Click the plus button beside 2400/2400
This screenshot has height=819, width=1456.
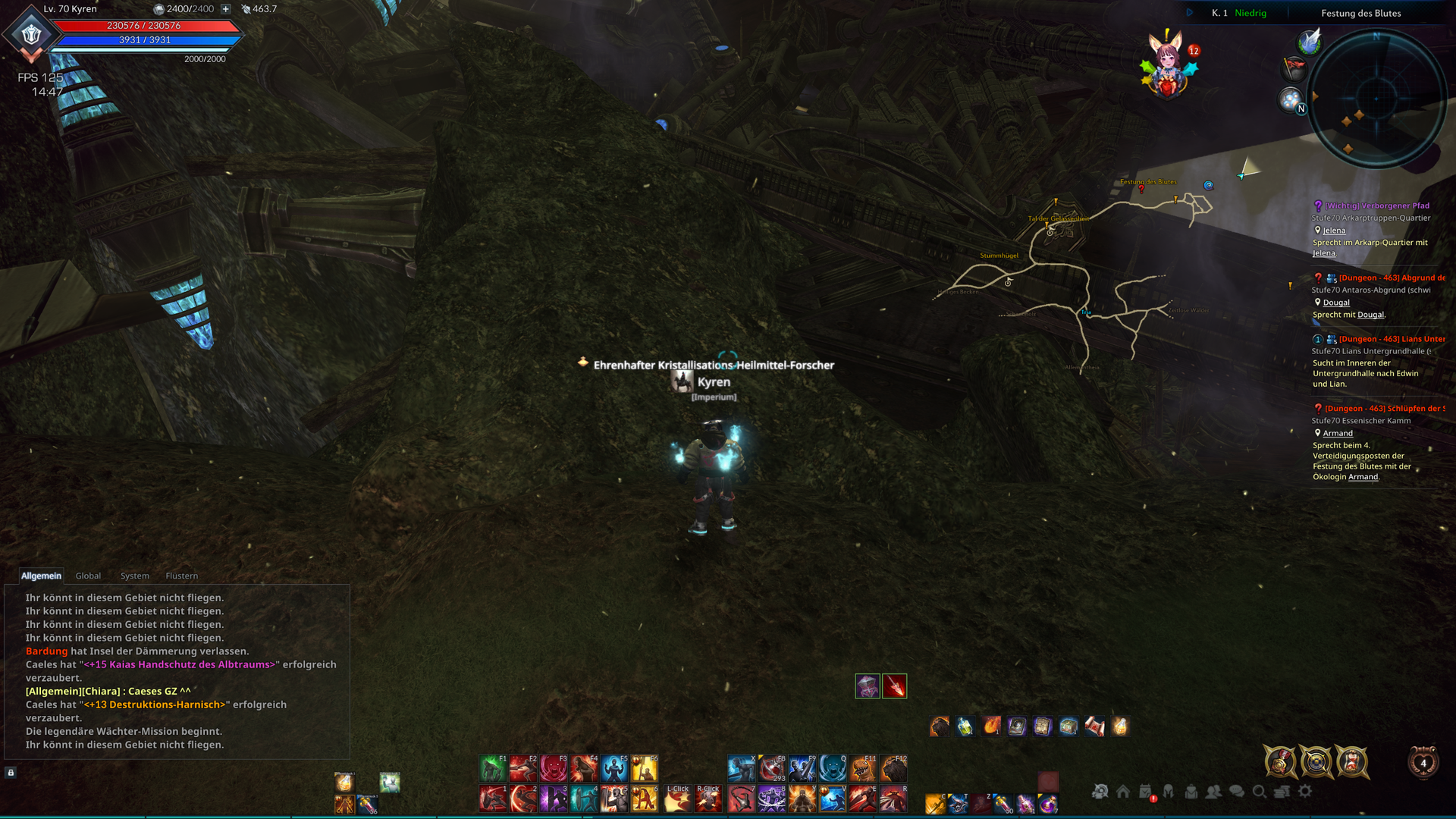click(225, 9)
